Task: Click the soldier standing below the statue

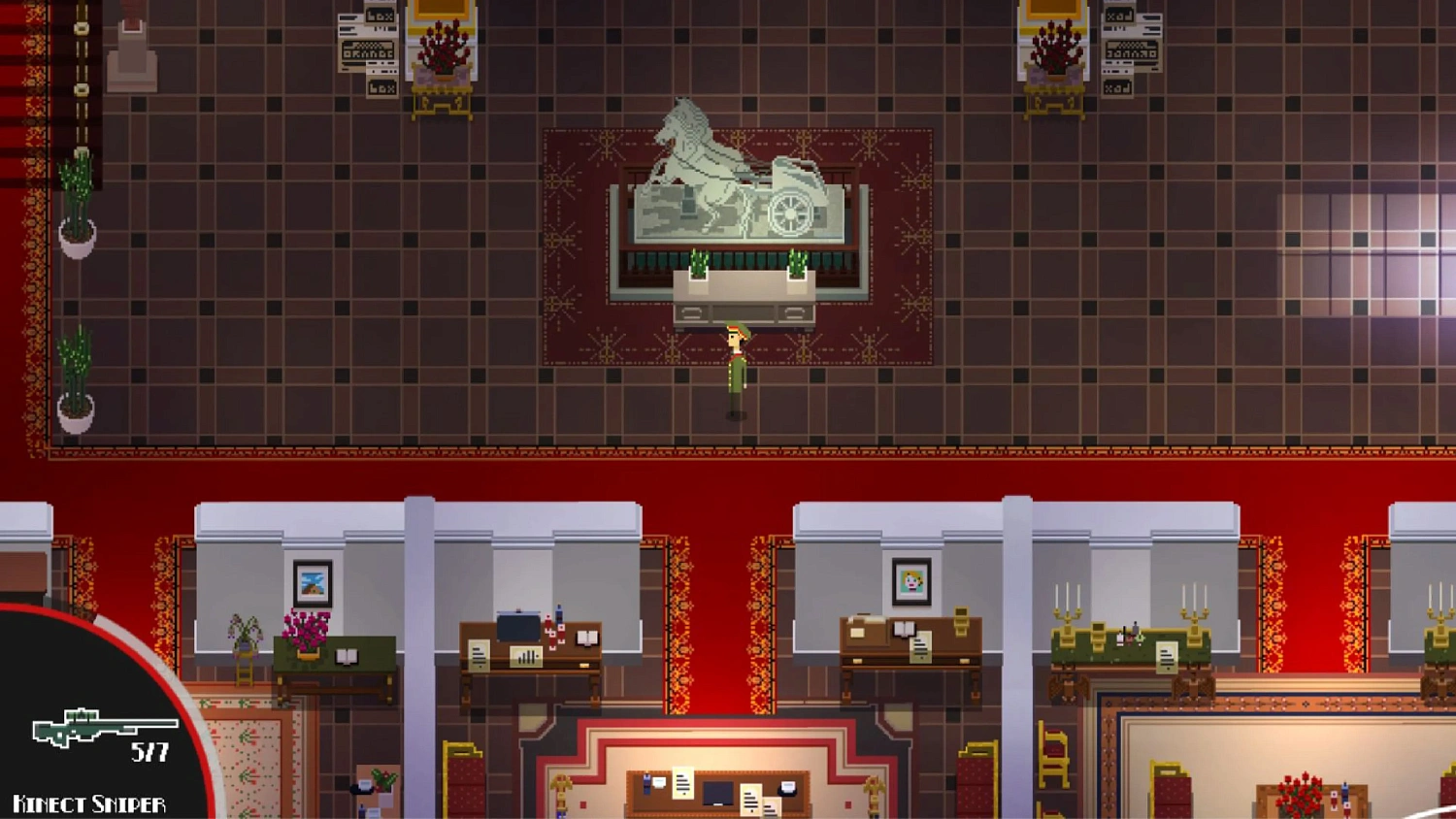Action: (735, 369)
